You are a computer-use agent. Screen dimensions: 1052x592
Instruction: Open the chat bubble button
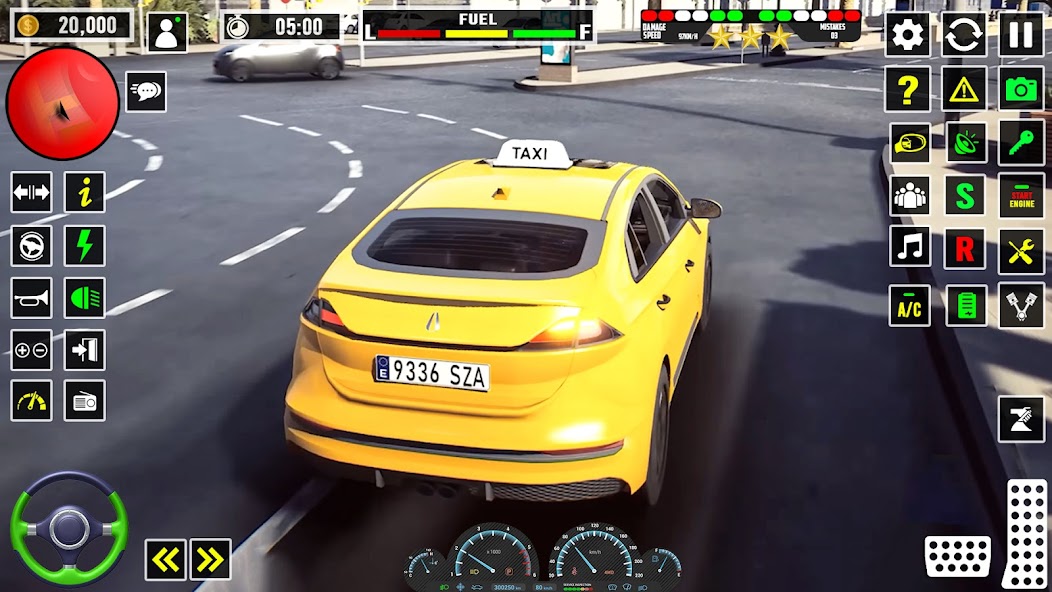coord(146,91)
